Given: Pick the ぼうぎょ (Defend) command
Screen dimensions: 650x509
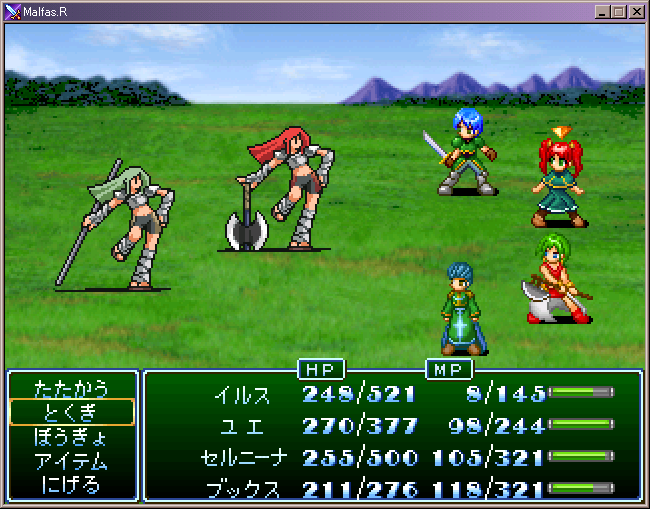Looking at the screenshot, I should click(71, 437).
